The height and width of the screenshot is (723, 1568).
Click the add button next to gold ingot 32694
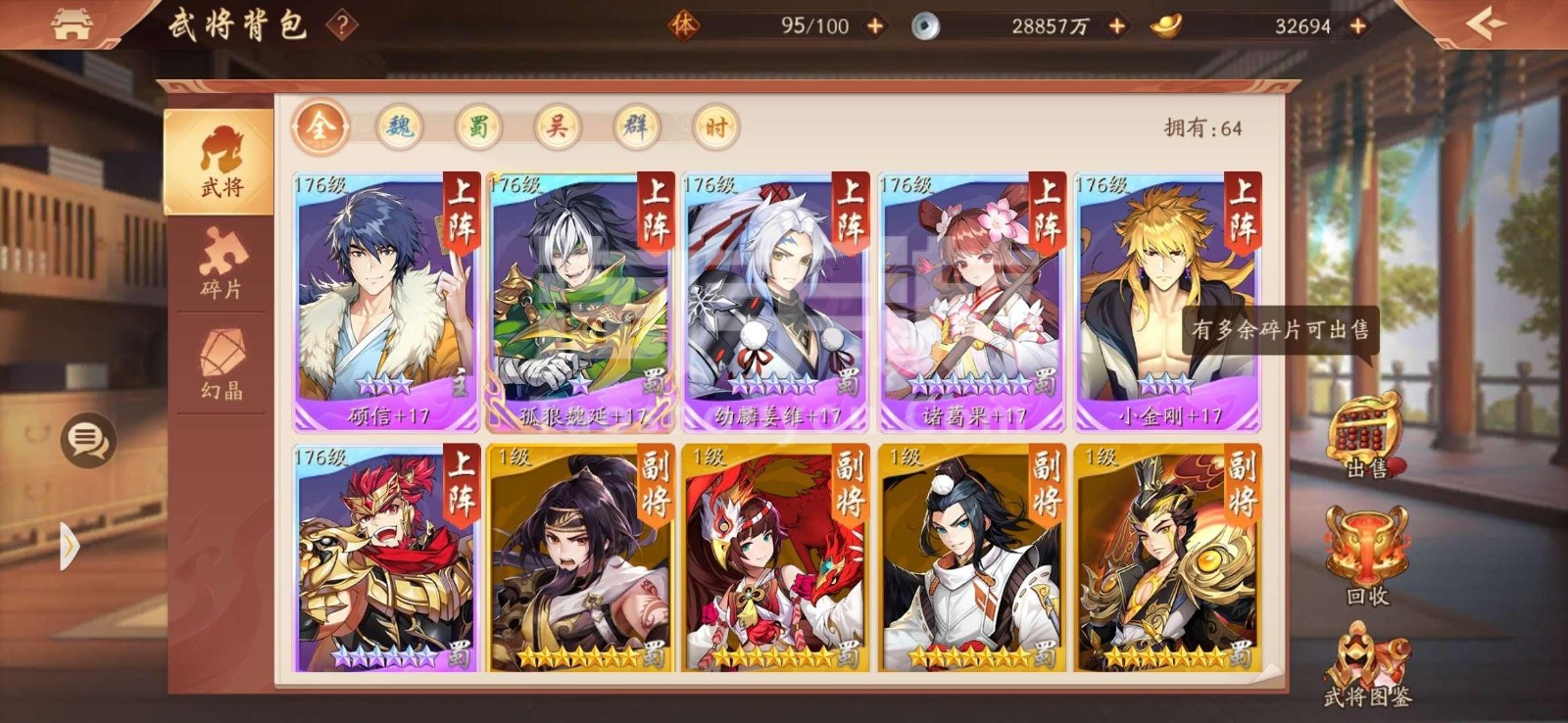(1356, 27)
